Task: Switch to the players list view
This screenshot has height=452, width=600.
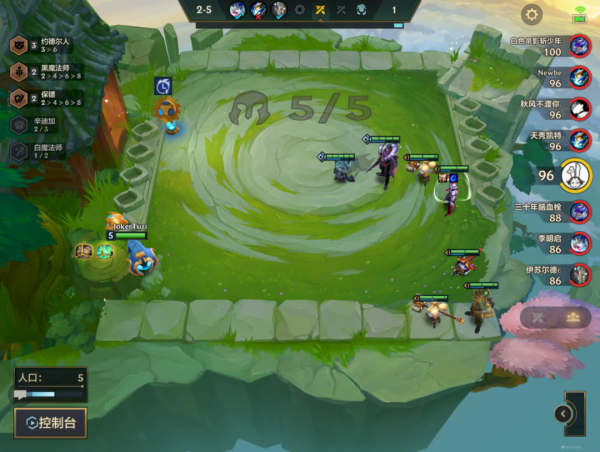Action: click(573, 317)
